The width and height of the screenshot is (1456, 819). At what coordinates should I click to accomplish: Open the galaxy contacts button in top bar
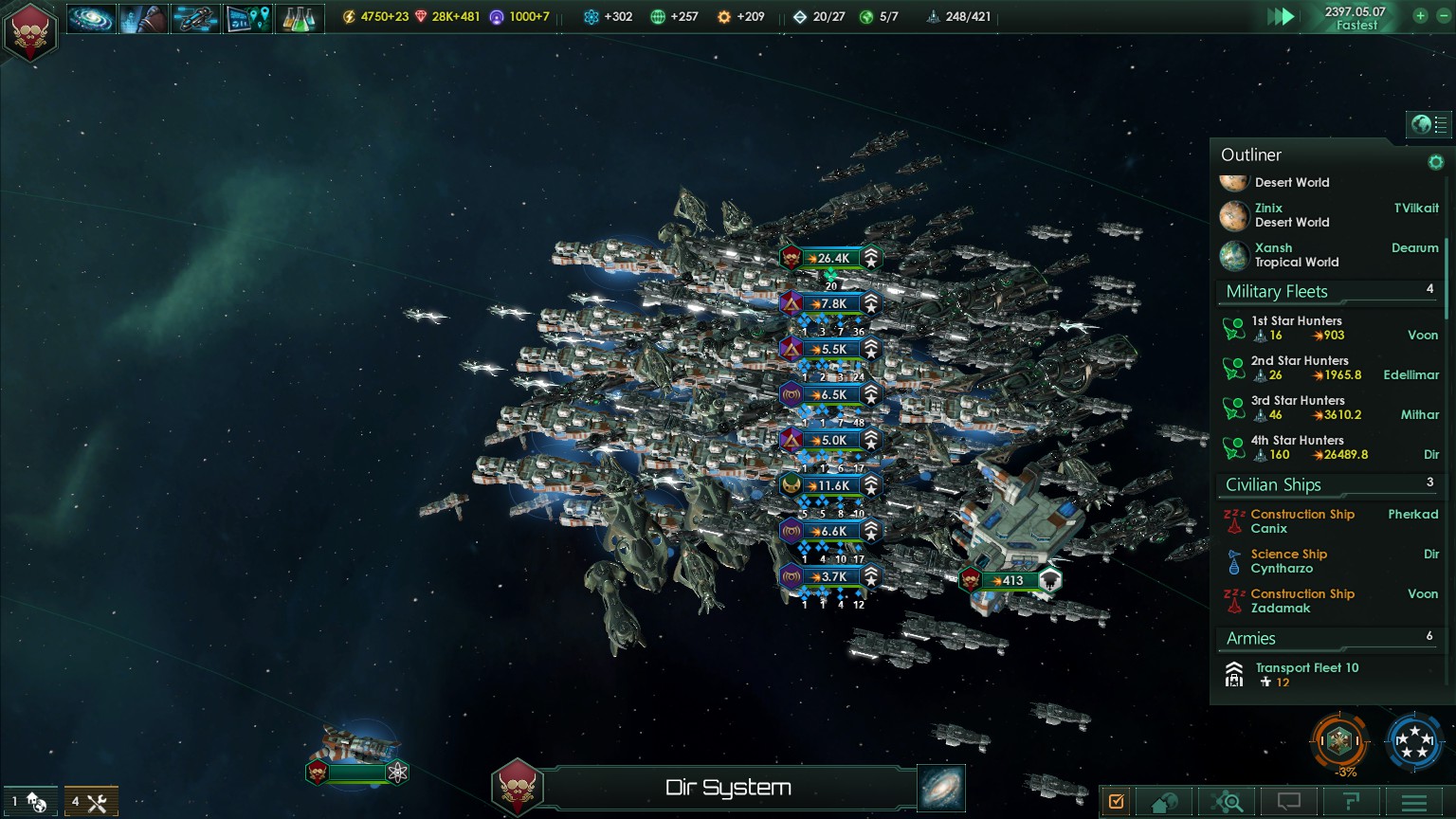[91, 18]
